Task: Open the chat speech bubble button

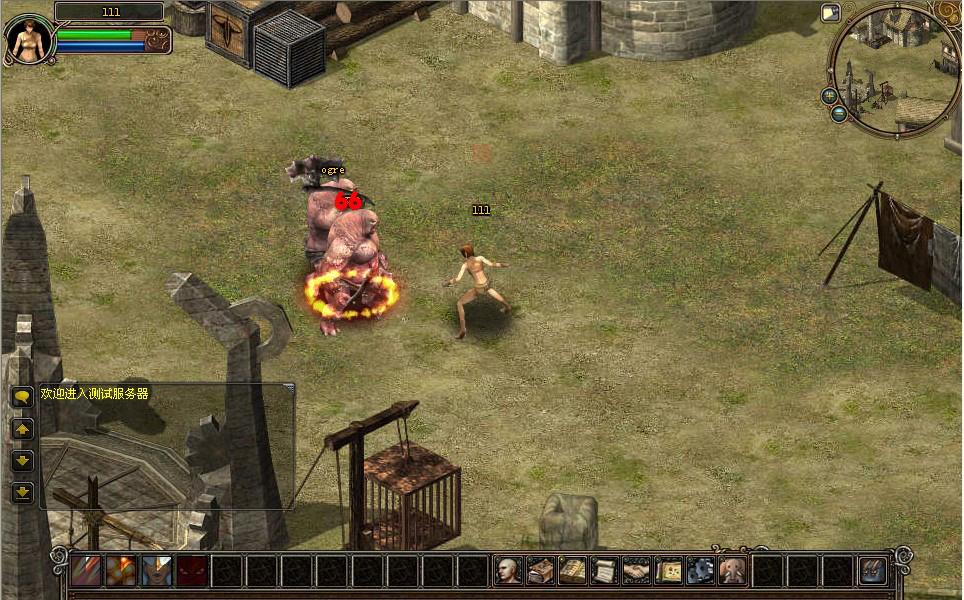Action: (x=22, y=396)
